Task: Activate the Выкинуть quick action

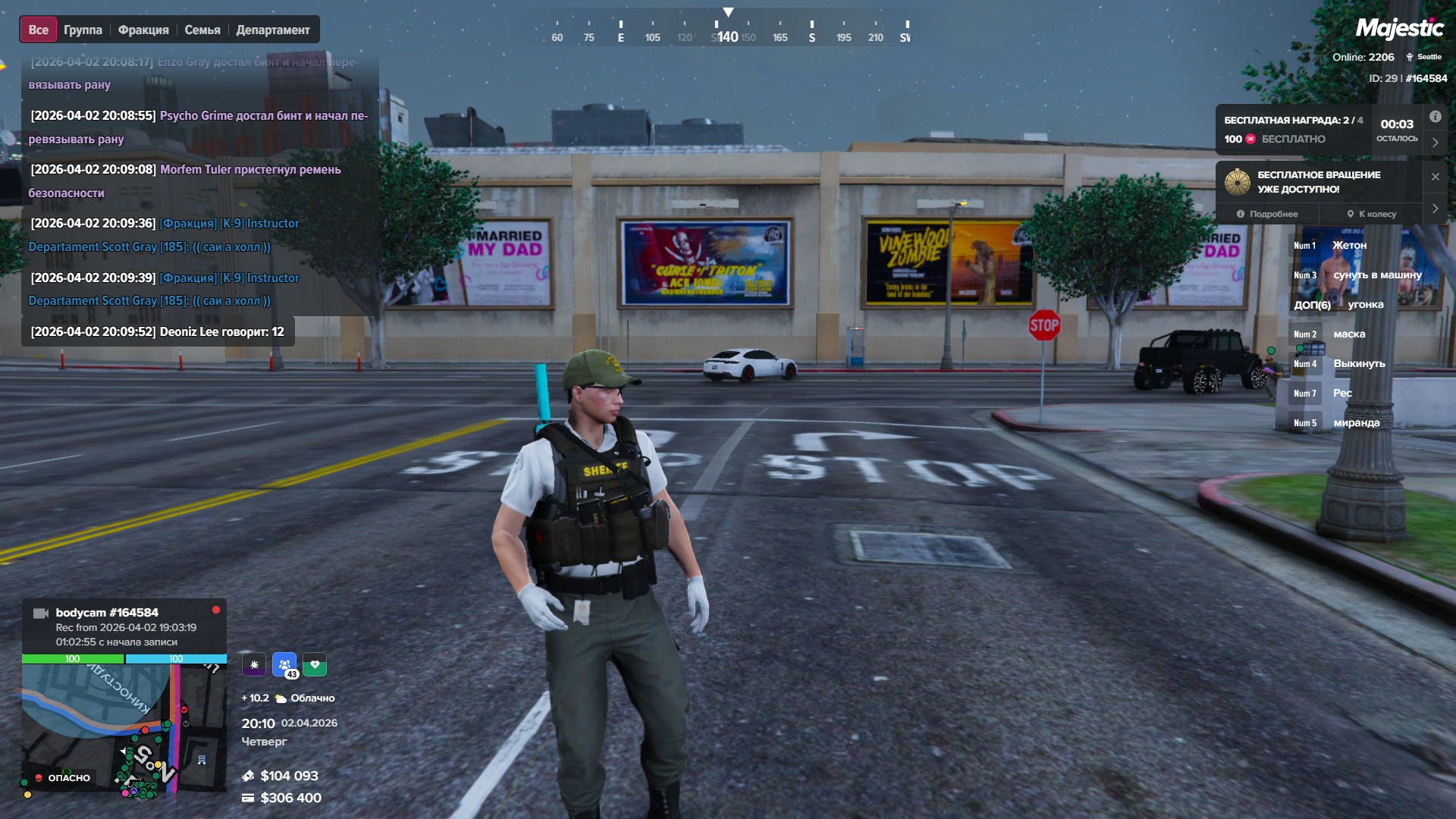Action: [x=1358, y=364]
